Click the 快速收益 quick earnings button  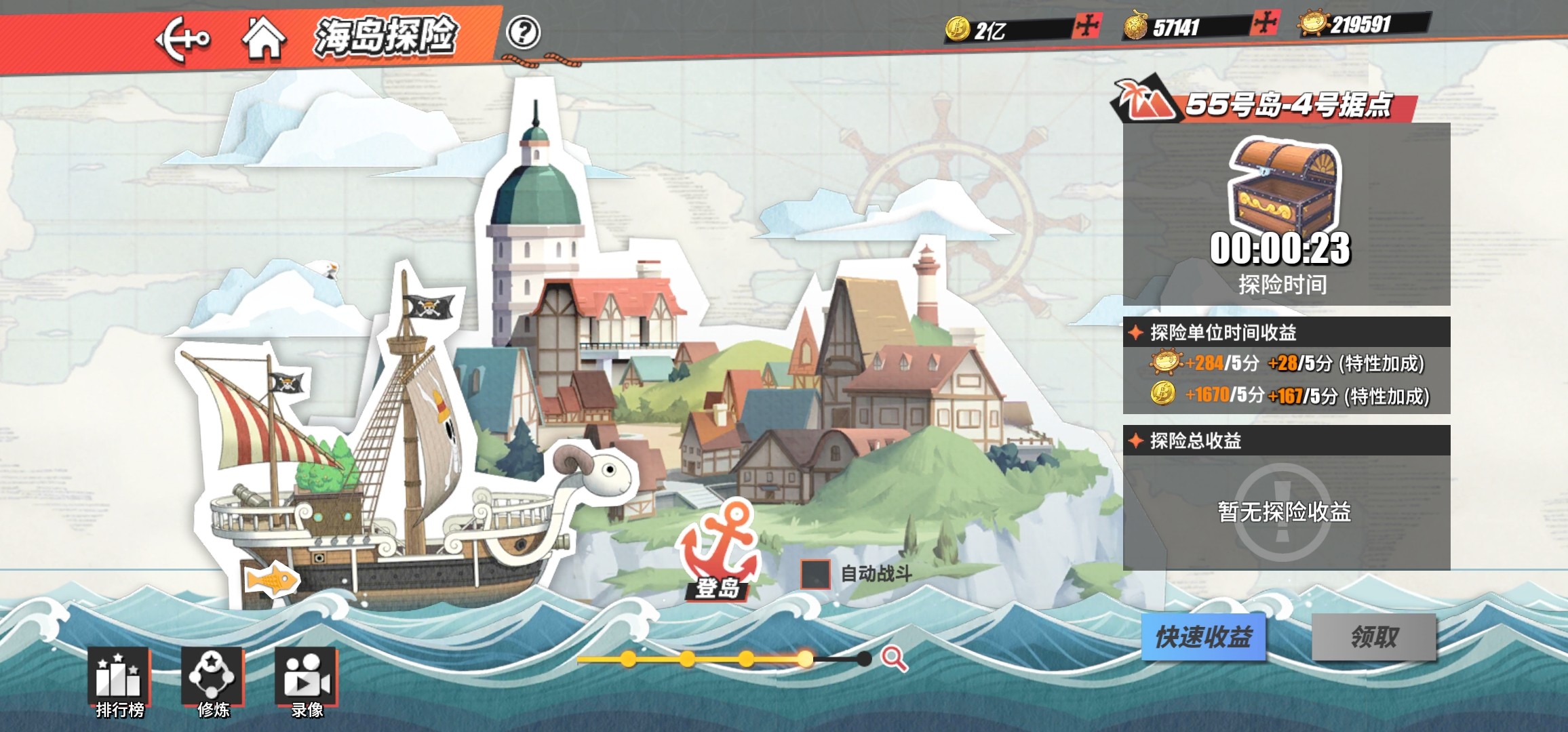1203,637
